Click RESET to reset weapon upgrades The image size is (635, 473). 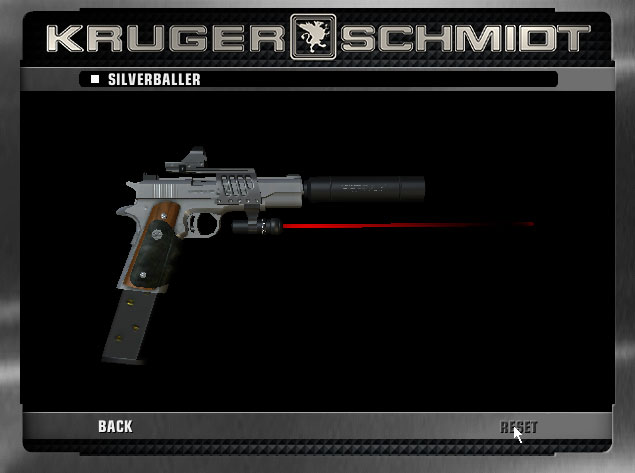pos(518,428)
